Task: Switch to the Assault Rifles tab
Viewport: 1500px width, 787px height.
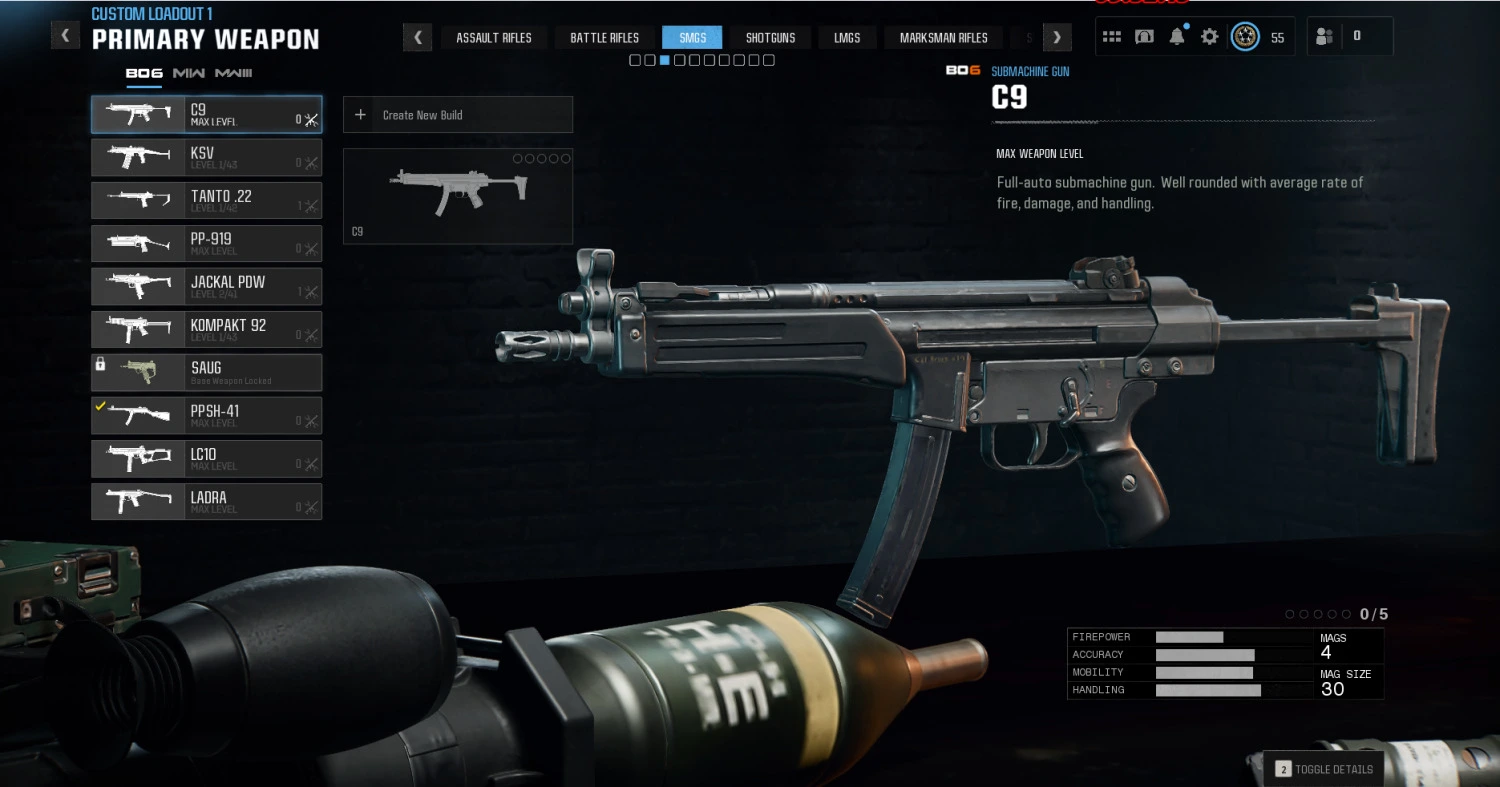Action: click(494, 38)
